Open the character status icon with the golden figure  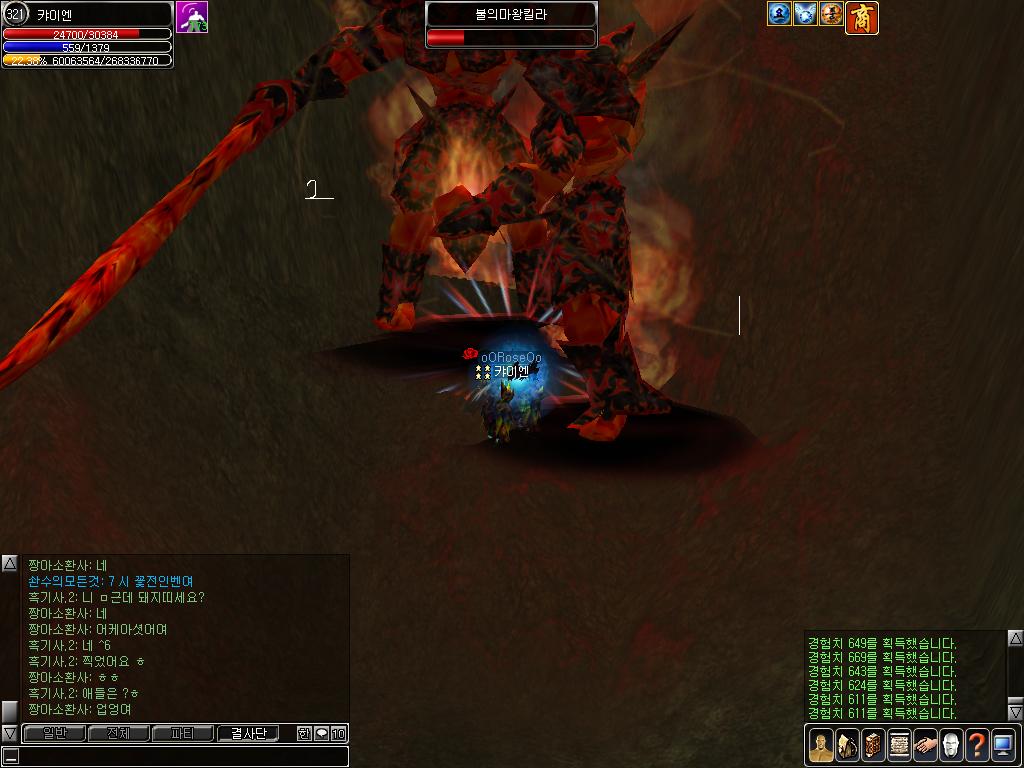[820, 745]
